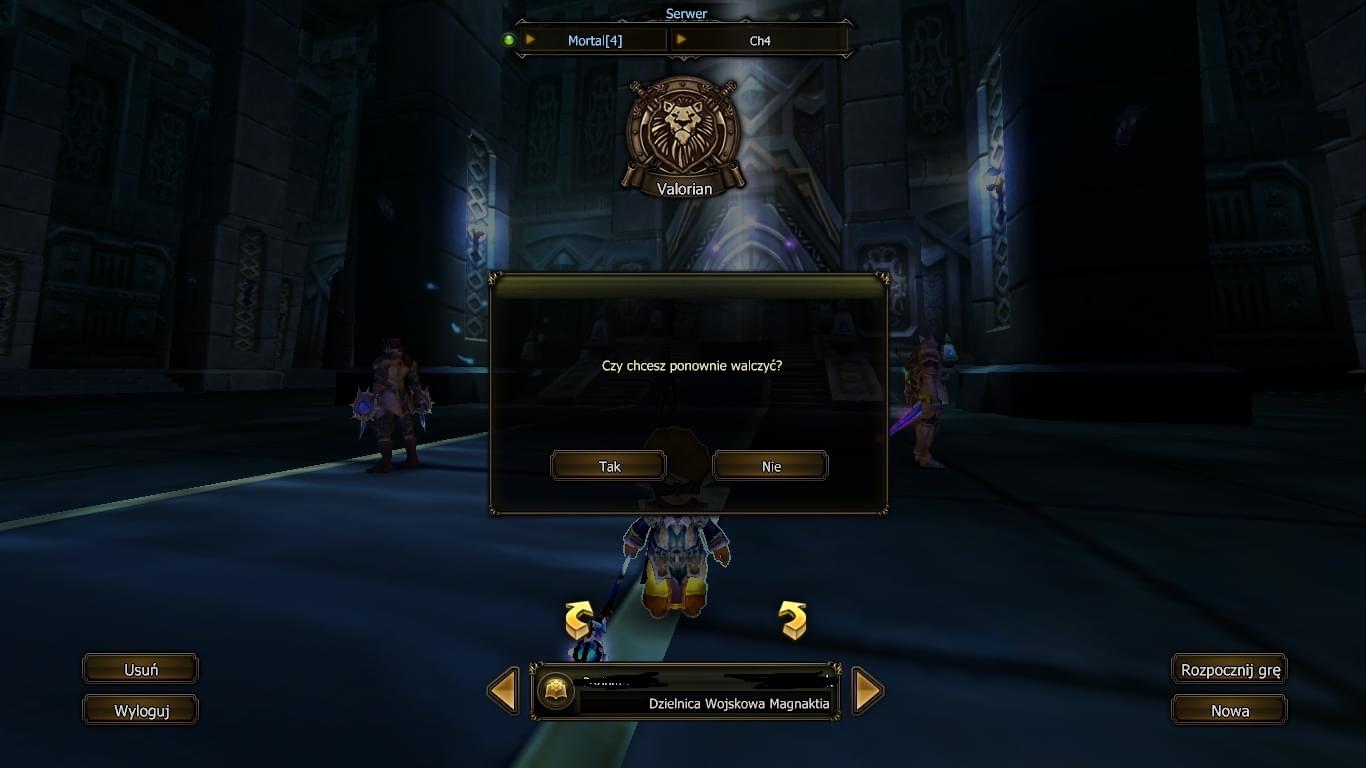Image resolution: width=1366 pixels, height=768 pixels.
Task: Open the Mortal[4] server selector
Action: pyautogui.click(x=594, y=40)
